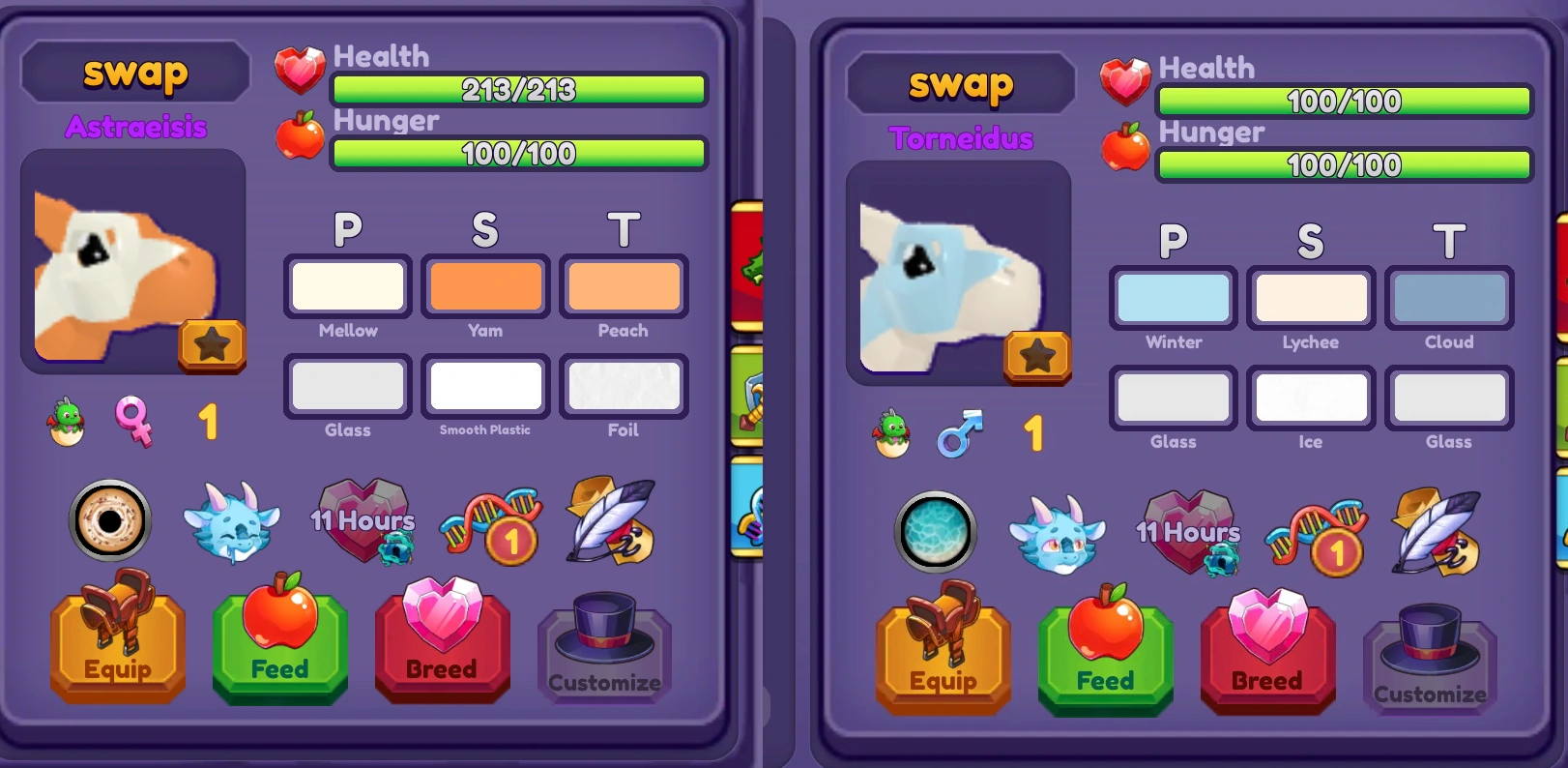Viewport: 1568px width, 768px height.
Task: Select the male gender symbol for Torneidus
Action: 959,433
